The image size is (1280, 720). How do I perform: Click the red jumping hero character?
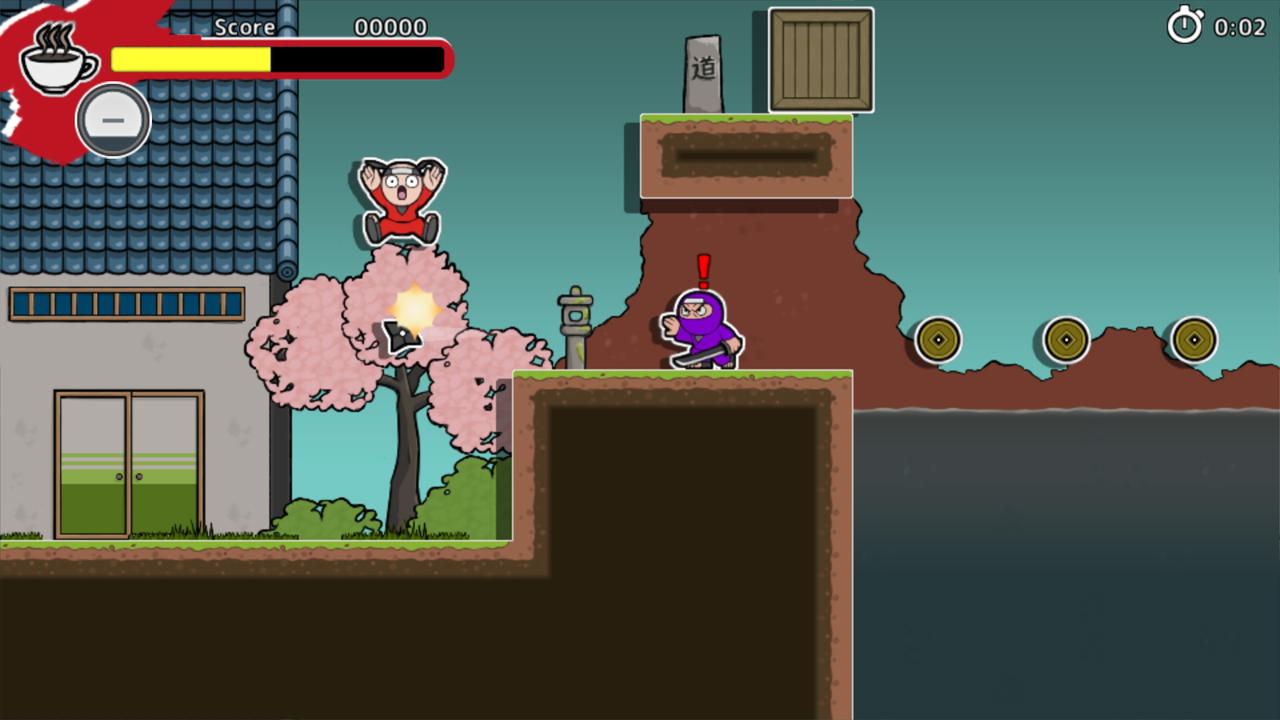(400, 198)
